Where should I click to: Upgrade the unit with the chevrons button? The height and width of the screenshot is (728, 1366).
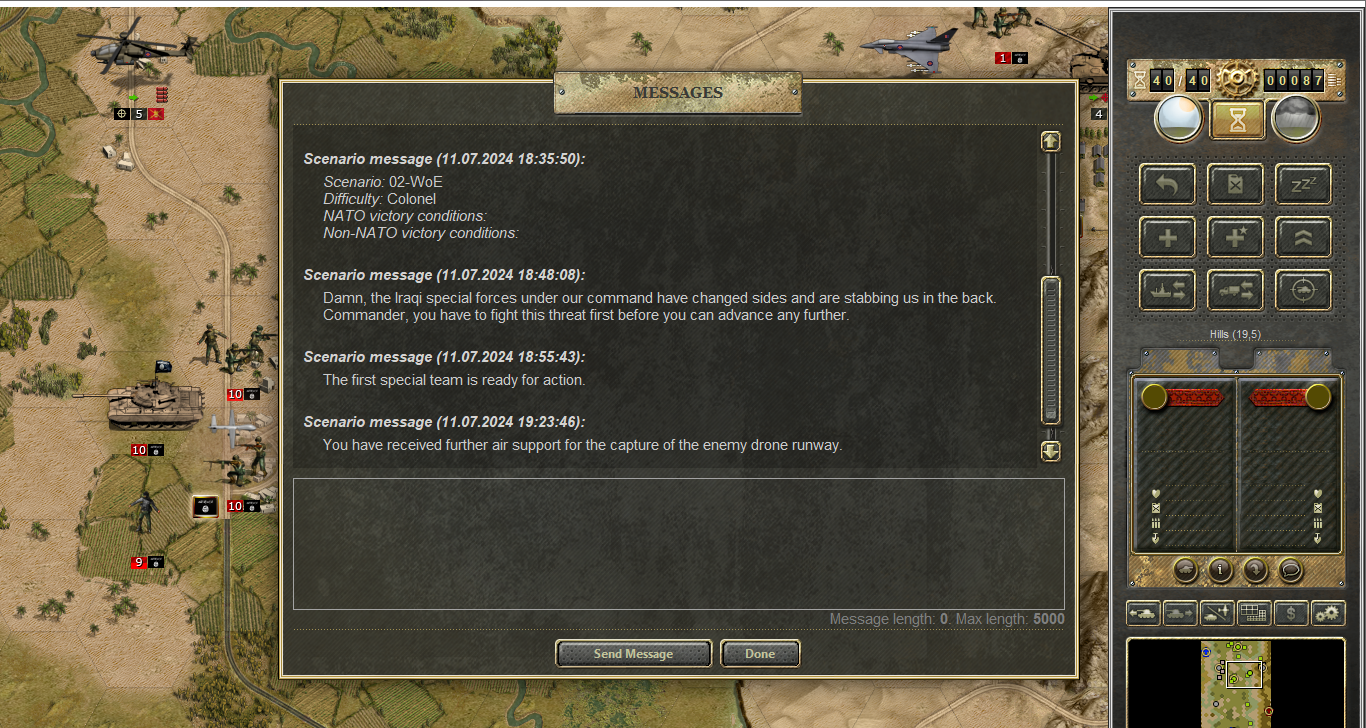[x=1303, y=237]
